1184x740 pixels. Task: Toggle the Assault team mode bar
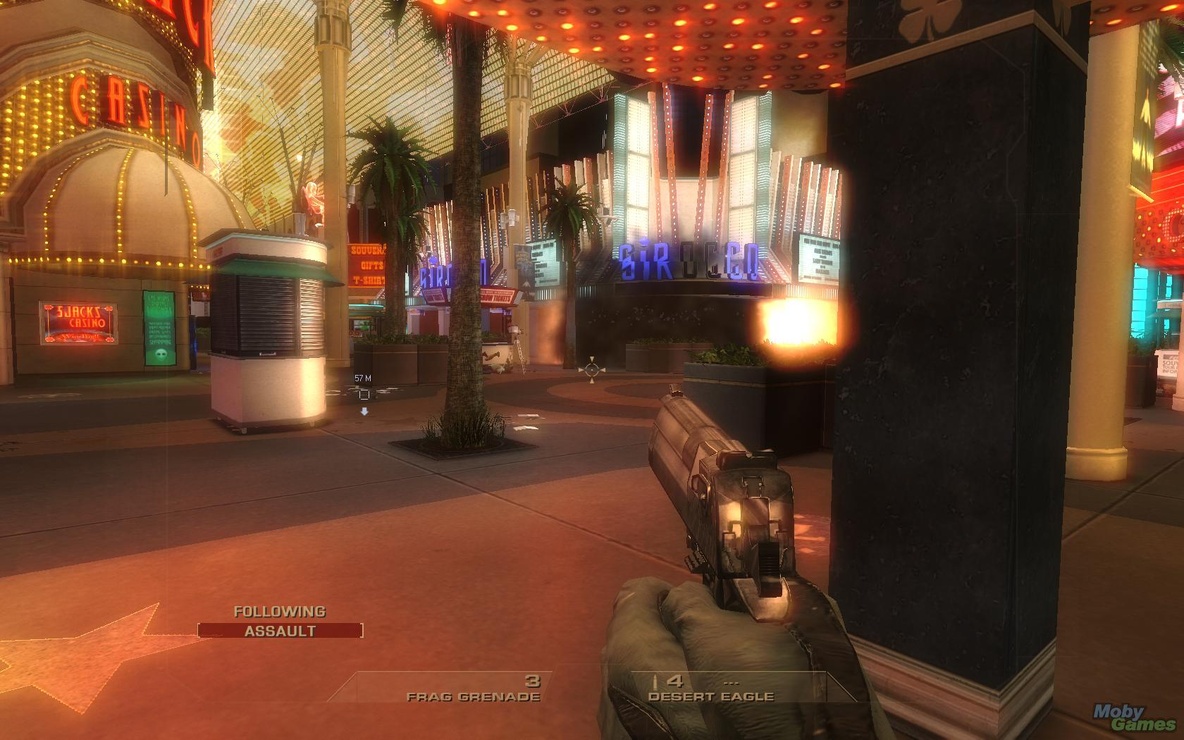click(280, 631)
